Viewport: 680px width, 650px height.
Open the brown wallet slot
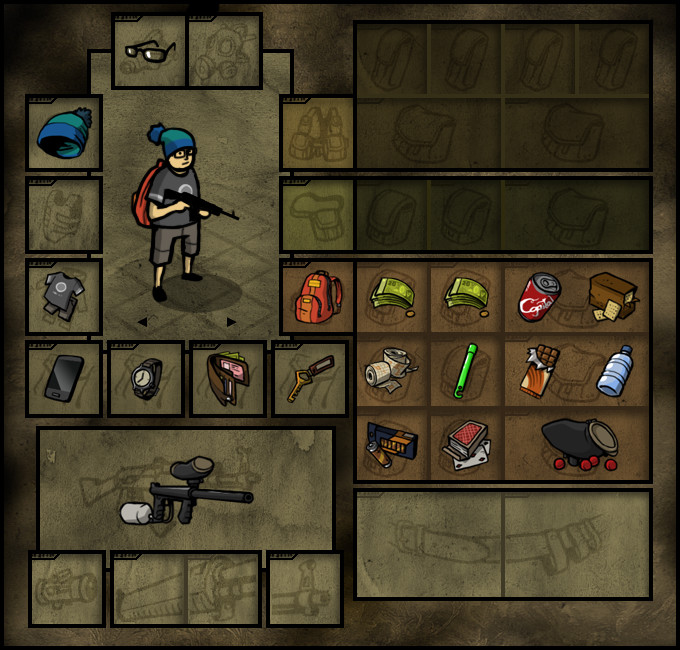228,379
